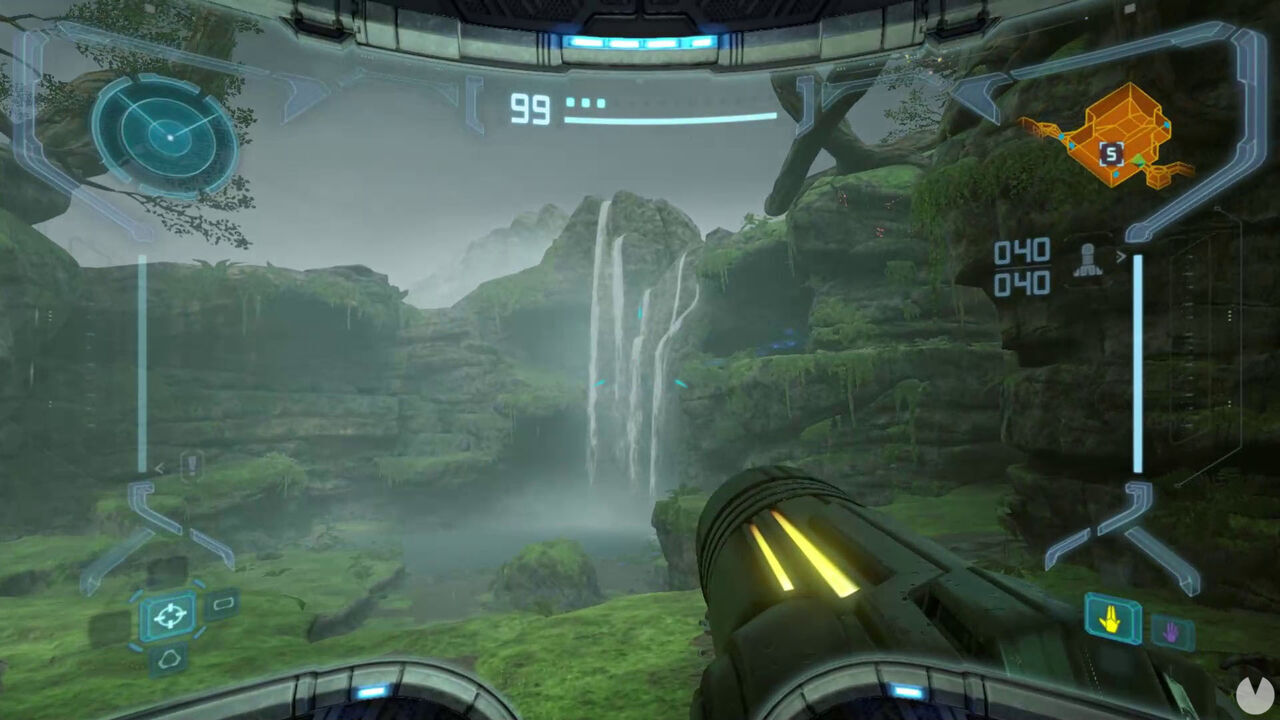
Task: Click the left-pointing arrow above the exclamation marker
Action: [159, 467]
